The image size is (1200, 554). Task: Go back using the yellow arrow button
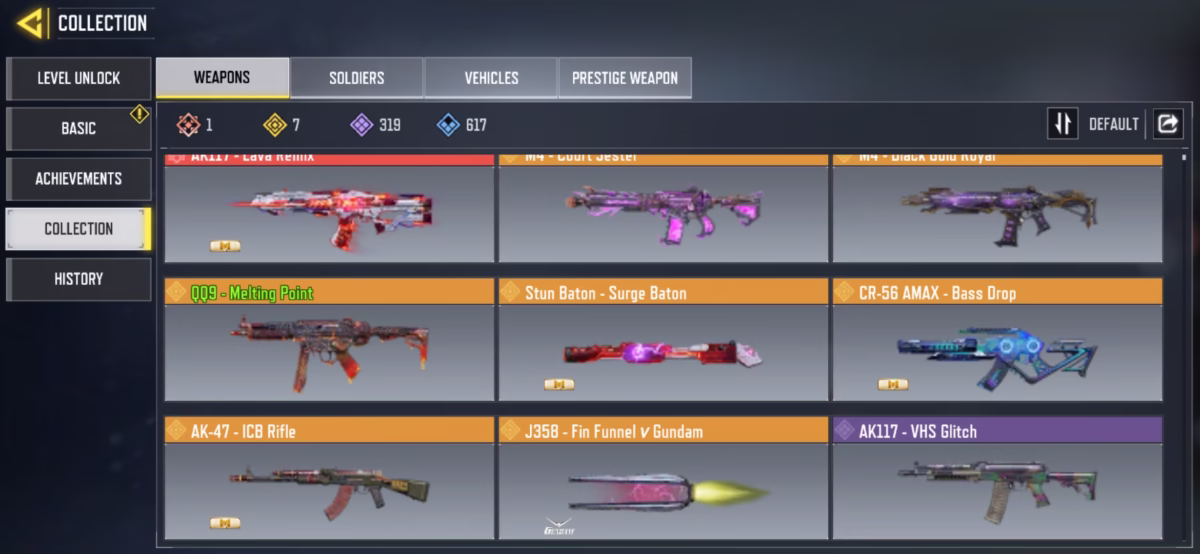pos(30,23)
